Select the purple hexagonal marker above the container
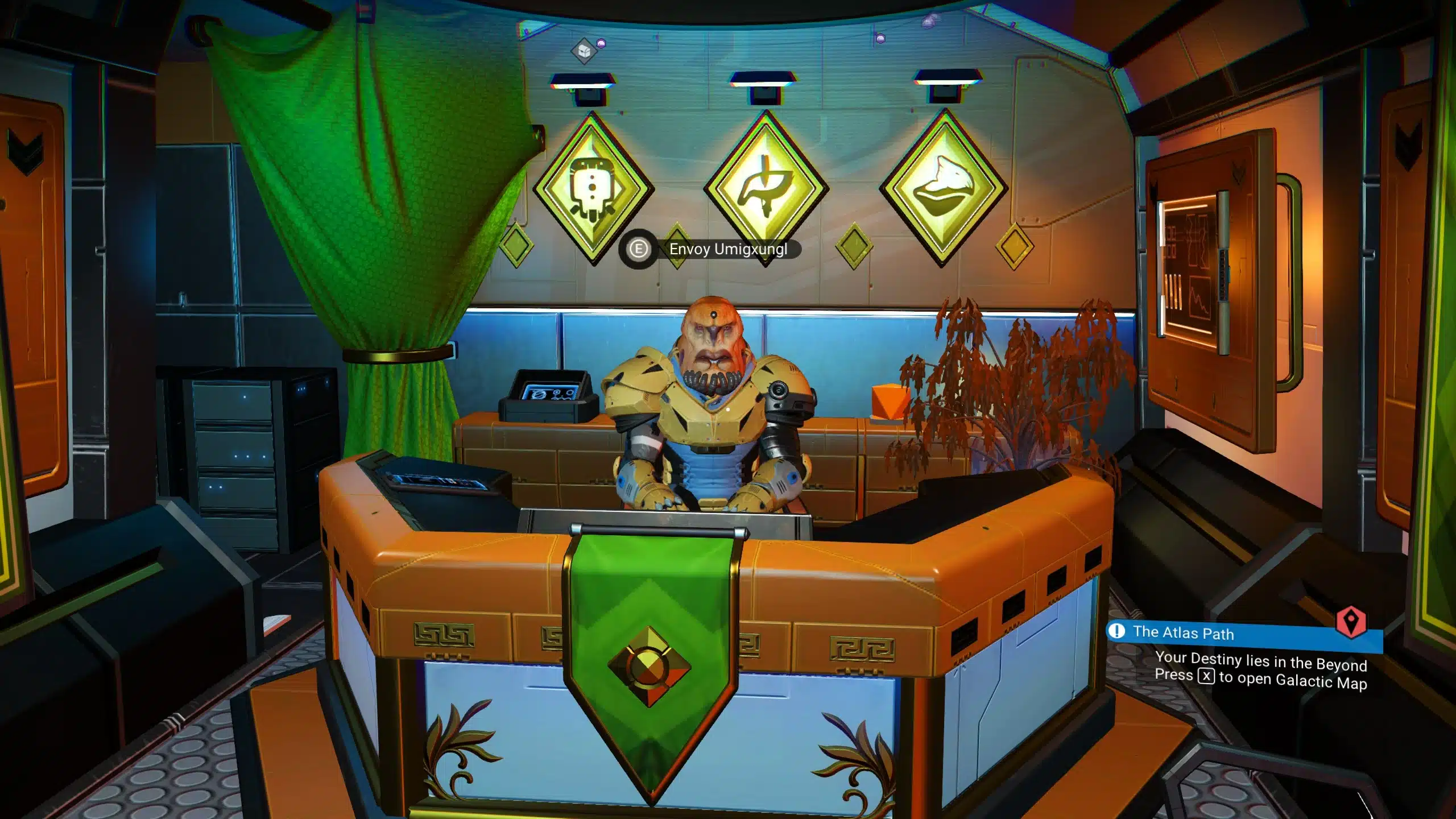 coord(601,44)
